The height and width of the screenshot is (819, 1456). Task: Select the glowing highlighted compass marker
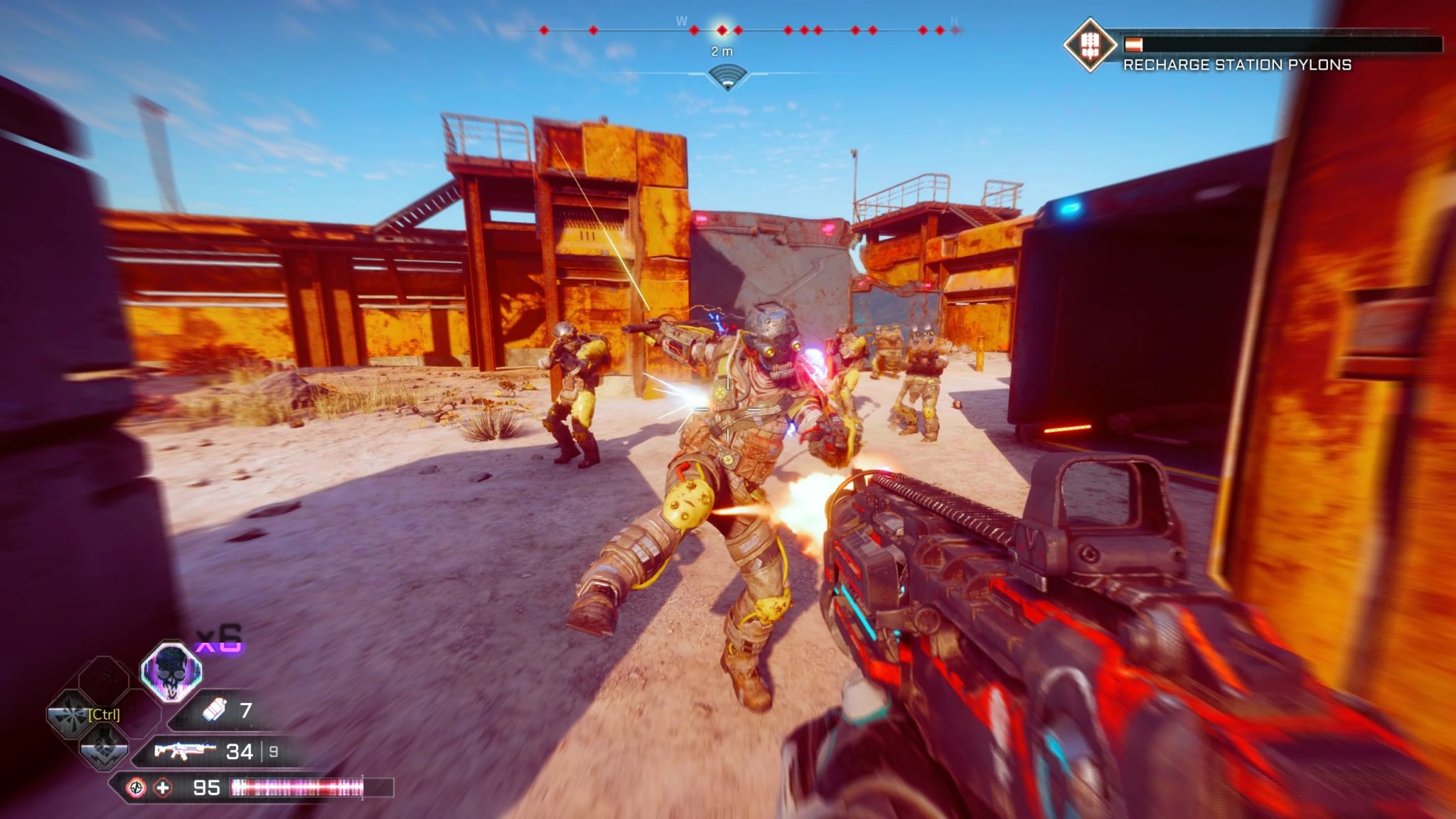(x=722, y=30)
